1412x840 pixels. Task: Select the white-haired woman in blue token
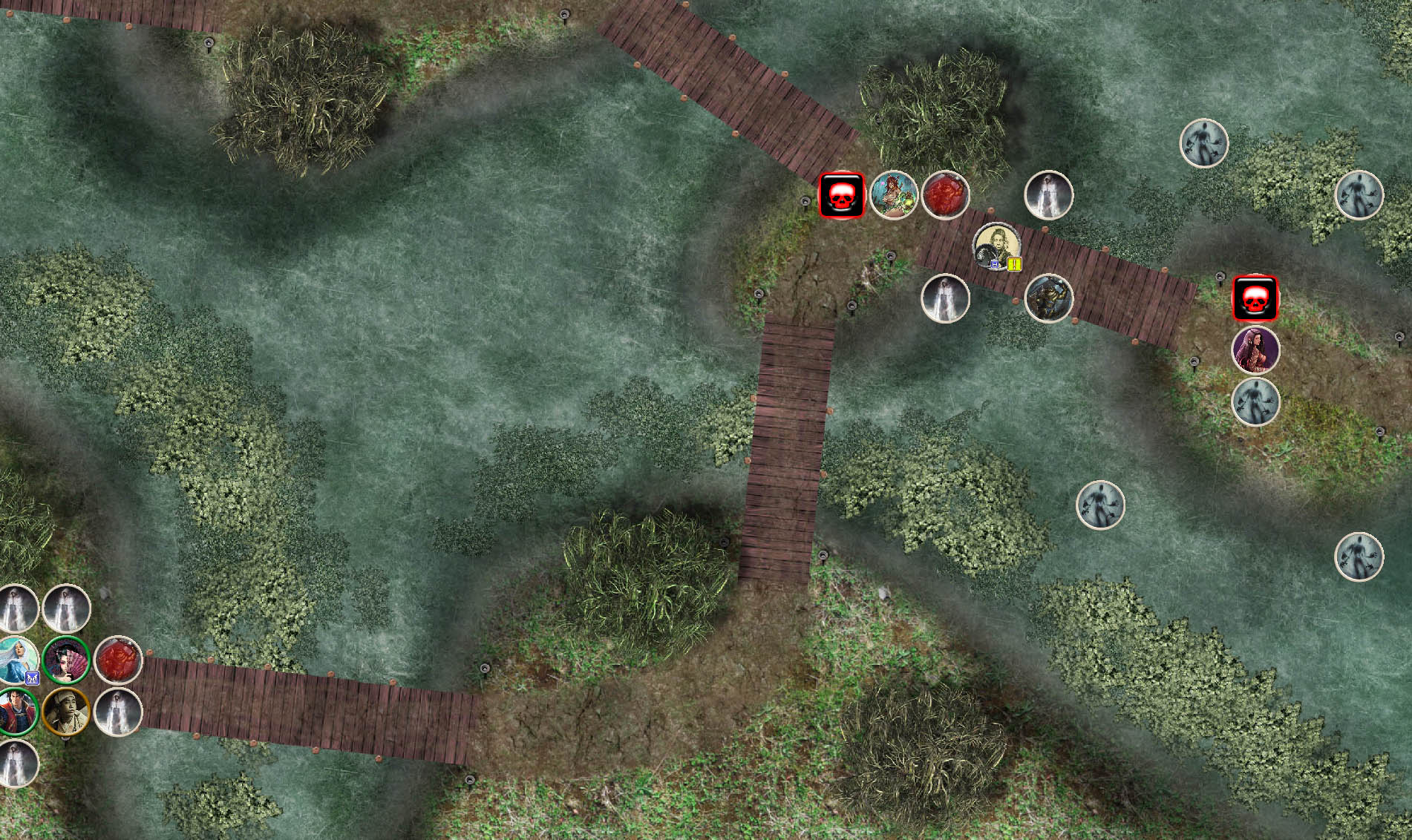[x=16, y=658]
